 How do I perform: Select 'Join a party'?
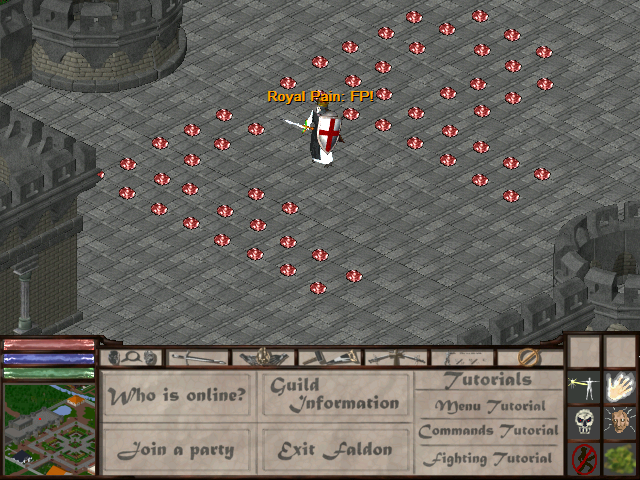[178, 450]
